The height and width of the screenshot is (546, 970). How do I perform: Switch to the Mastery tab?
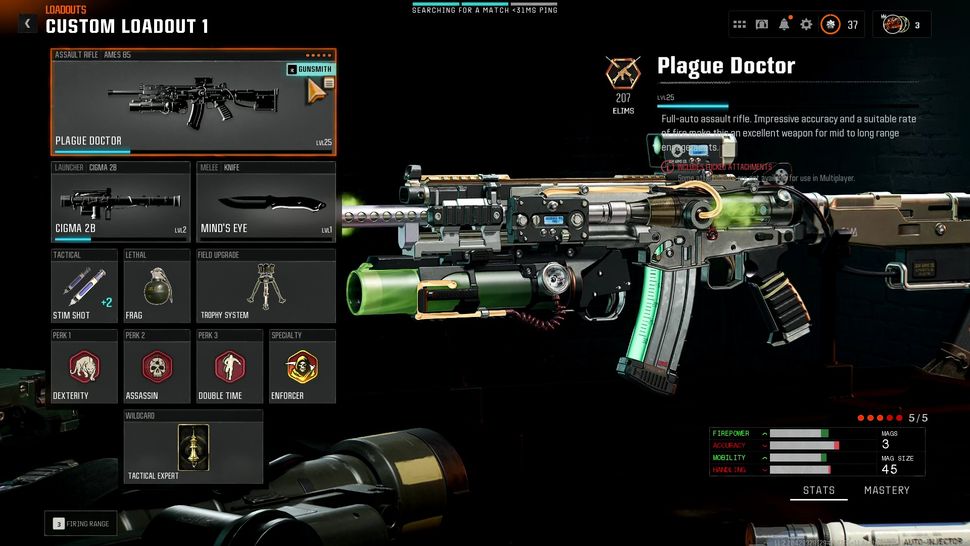click(x=886, y=490)
